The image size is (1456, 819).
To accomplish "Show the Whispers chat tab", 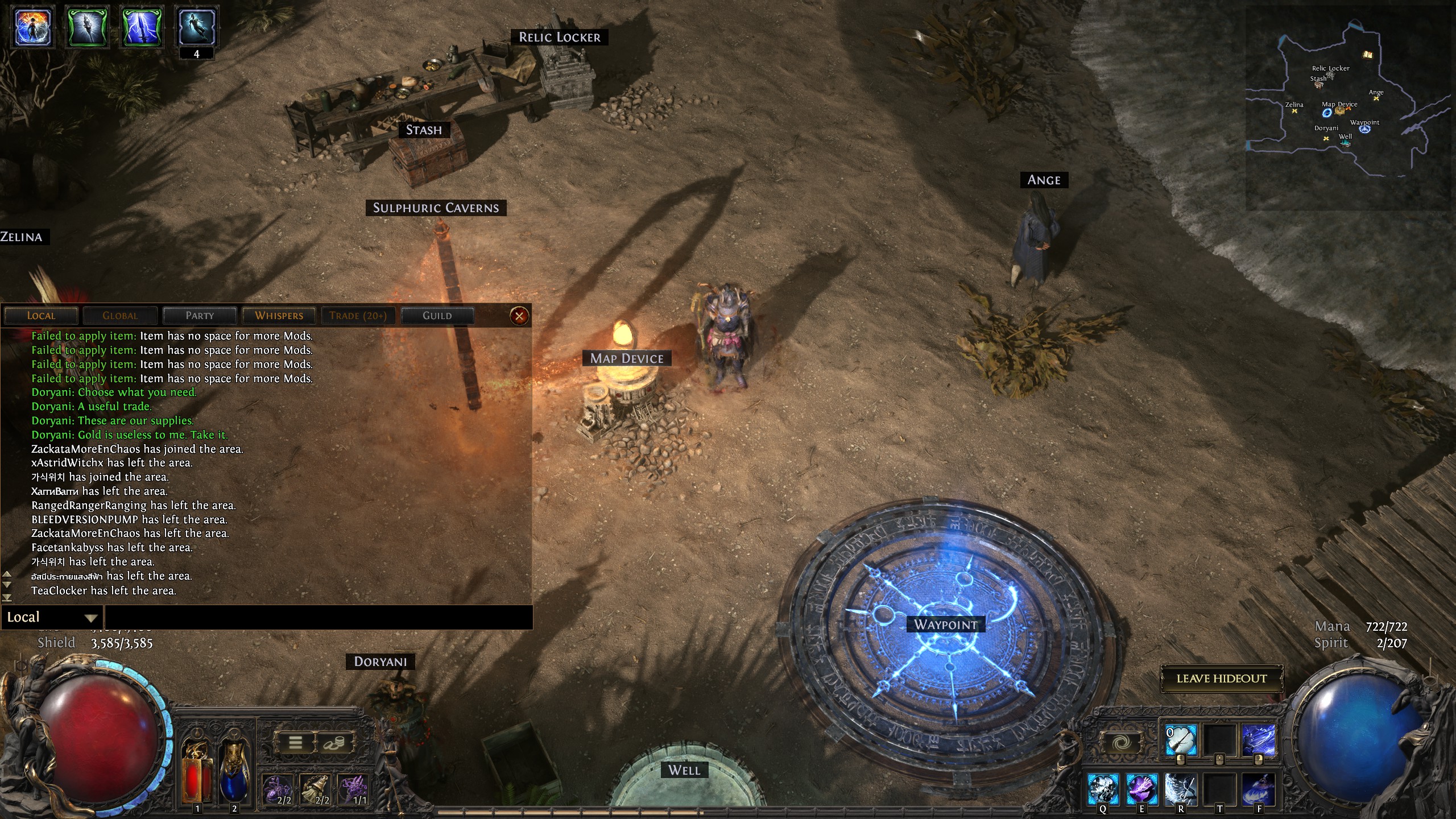I will pos(279,316).
